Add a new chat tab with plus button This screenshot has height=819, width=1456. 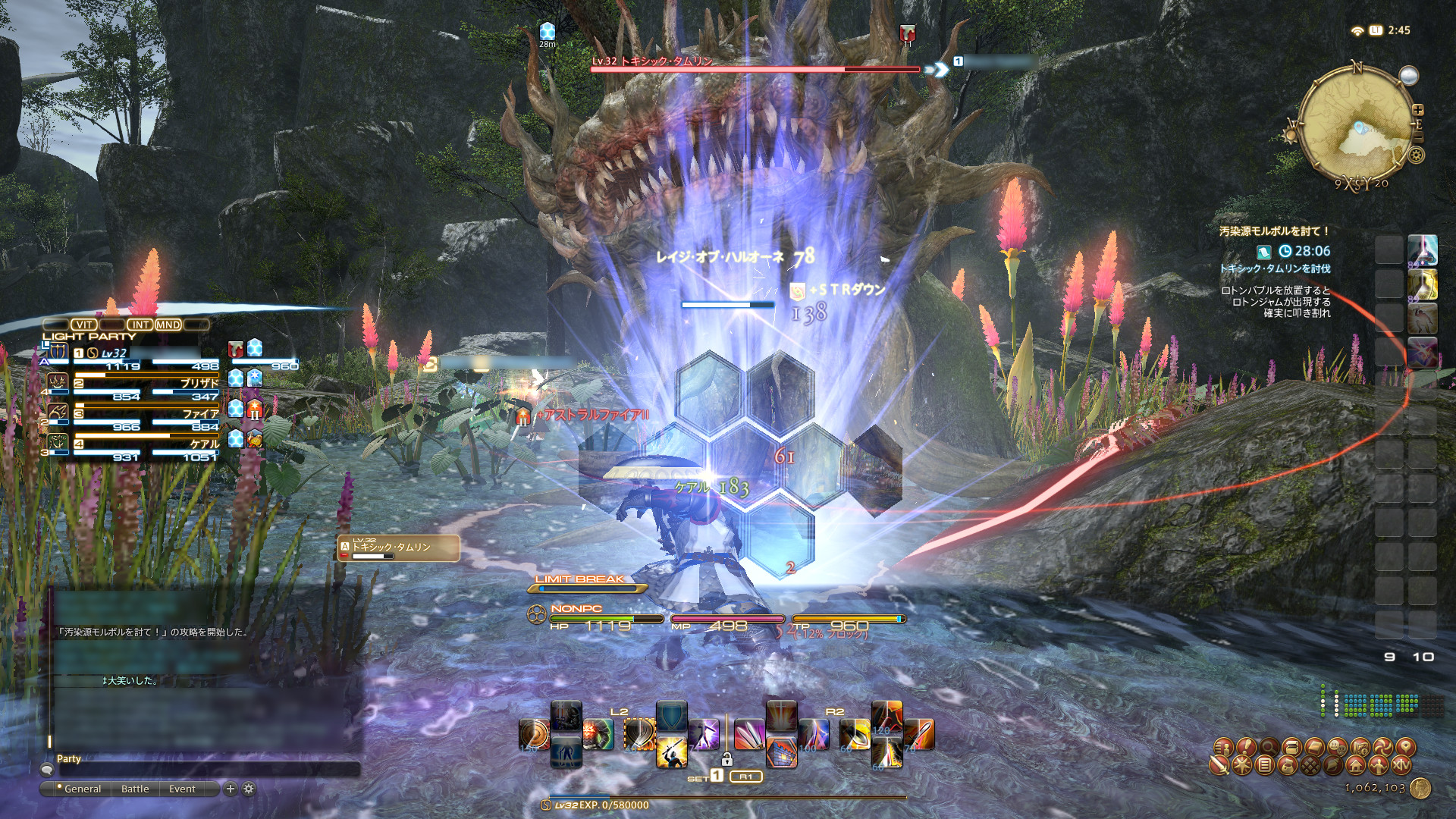pyautogui.click(x=231, y=789)
